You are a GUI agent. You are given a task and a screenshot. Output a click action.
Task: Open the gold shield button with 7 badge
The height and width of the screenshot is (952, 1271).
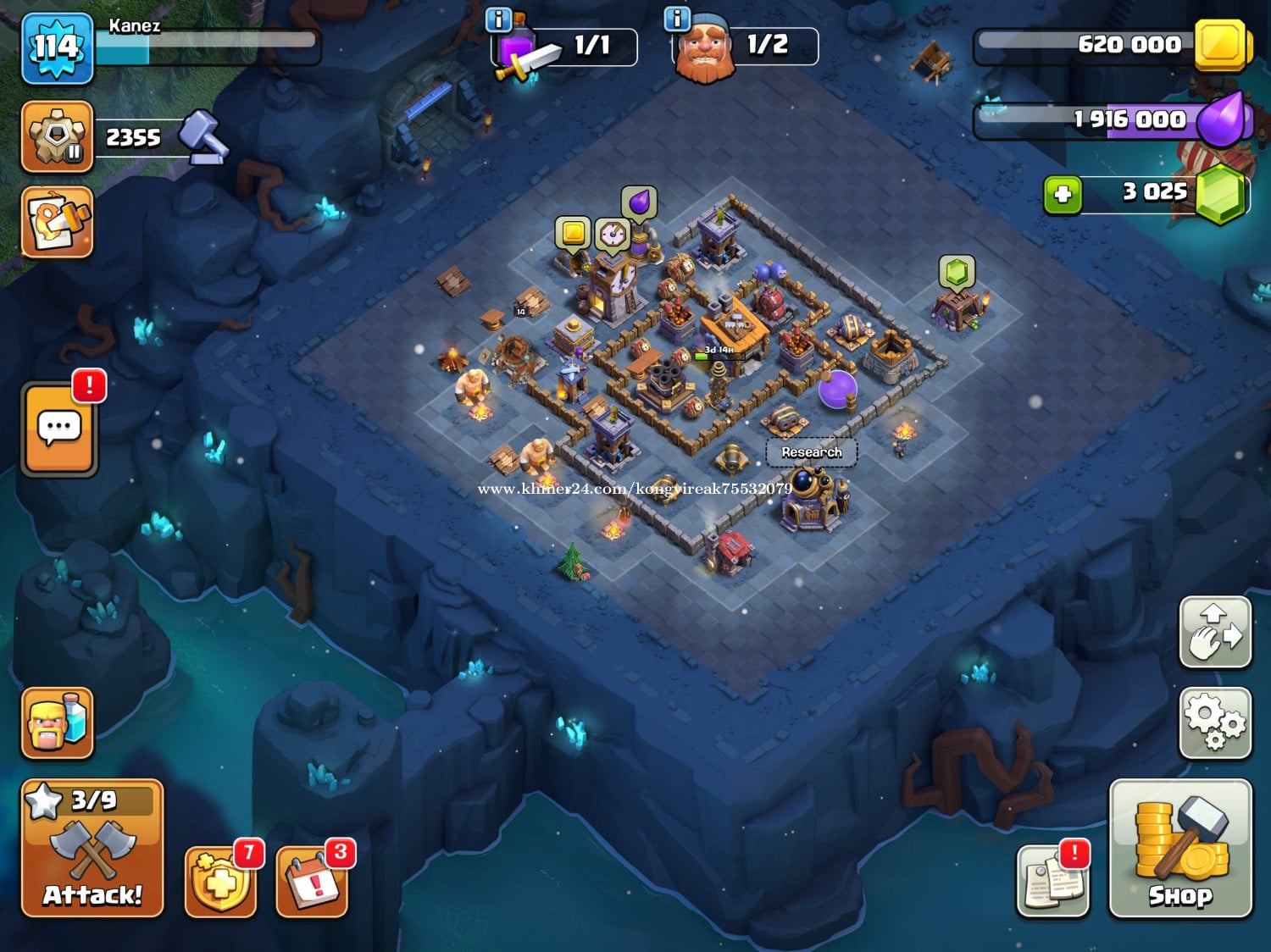220,883
